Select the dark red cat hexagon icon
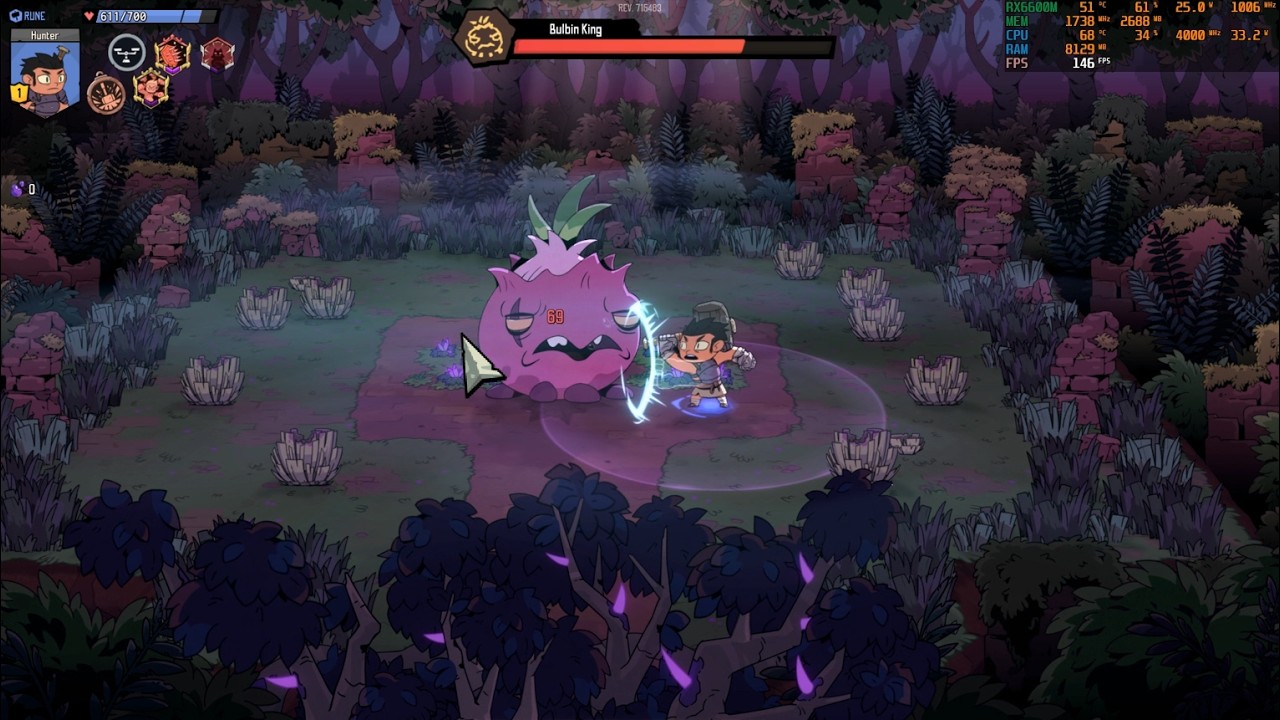1280x720 pixels. tap(217, 53)
